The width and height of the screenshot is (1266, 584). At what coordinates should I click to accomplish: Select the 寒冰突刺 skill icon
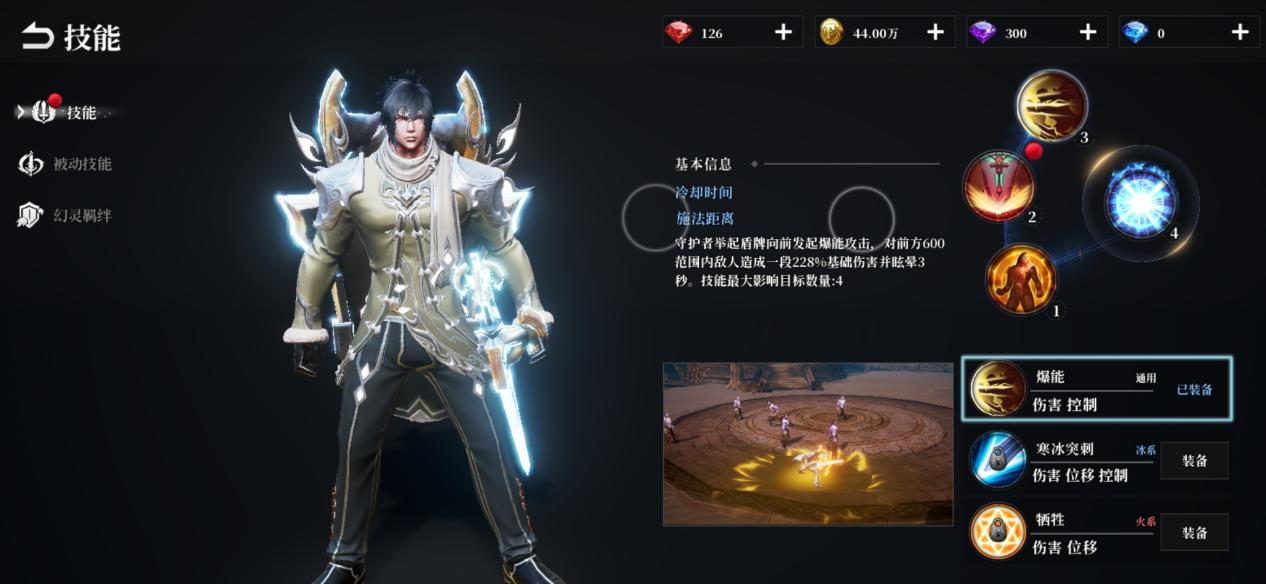pos(998,461)
